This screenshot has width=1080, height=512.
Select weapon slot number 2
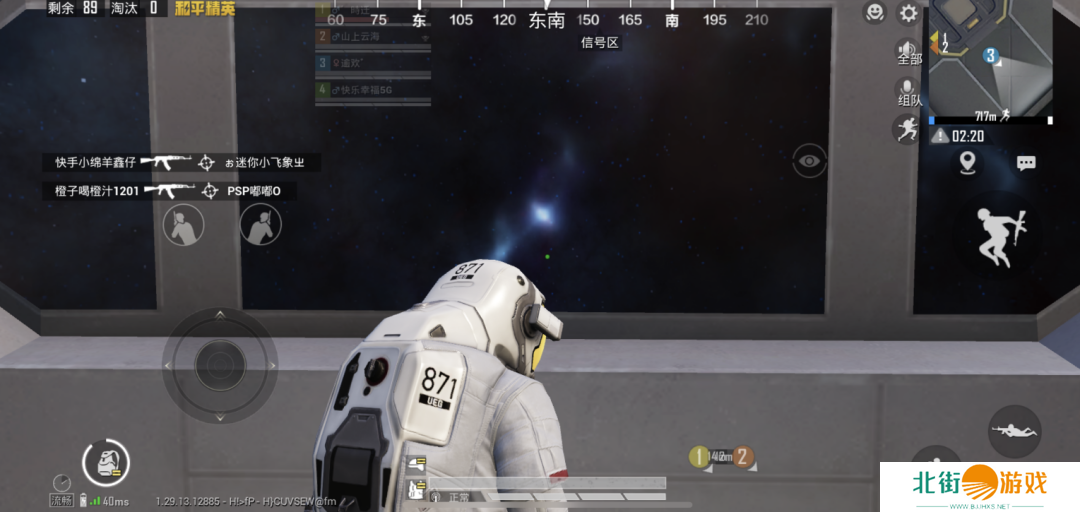tap(743, 457)
